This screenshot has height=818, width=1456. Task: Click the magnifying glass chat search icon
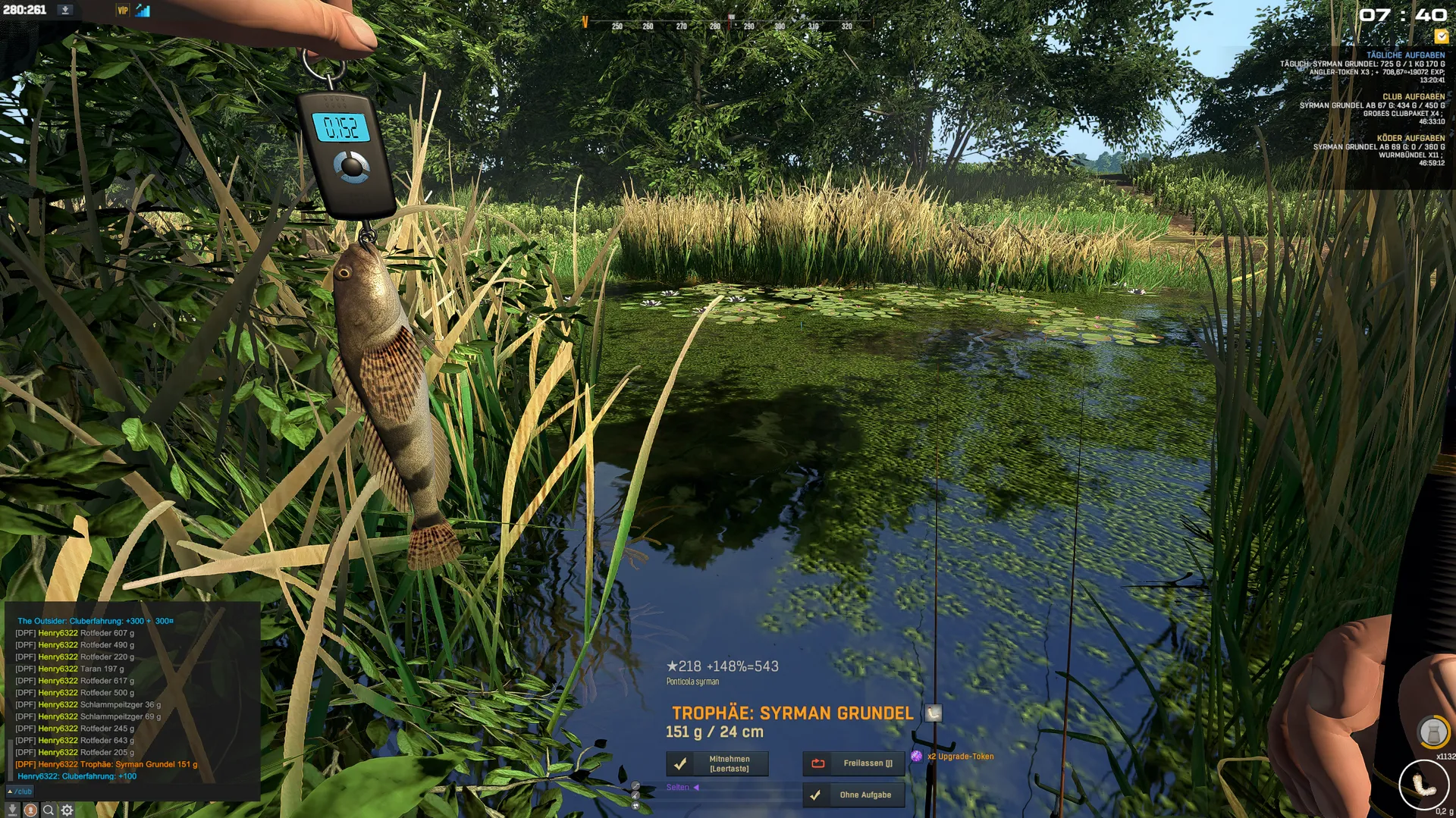pos(49,810)
